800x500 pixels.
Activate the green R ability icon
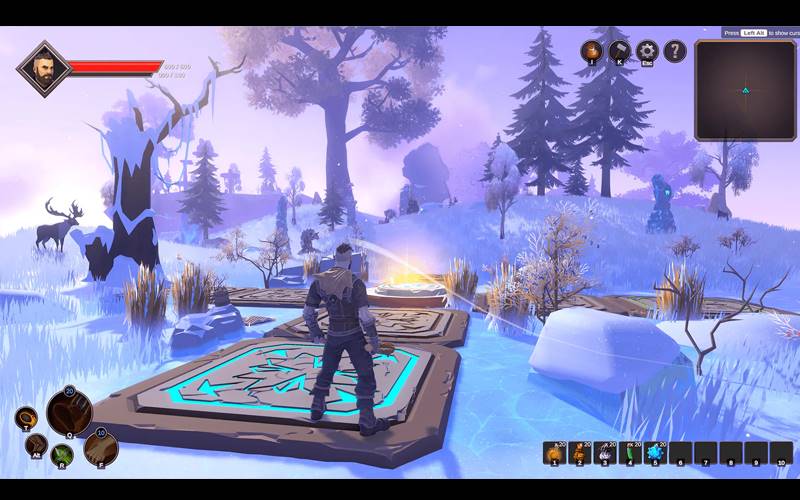click(64, 455)
